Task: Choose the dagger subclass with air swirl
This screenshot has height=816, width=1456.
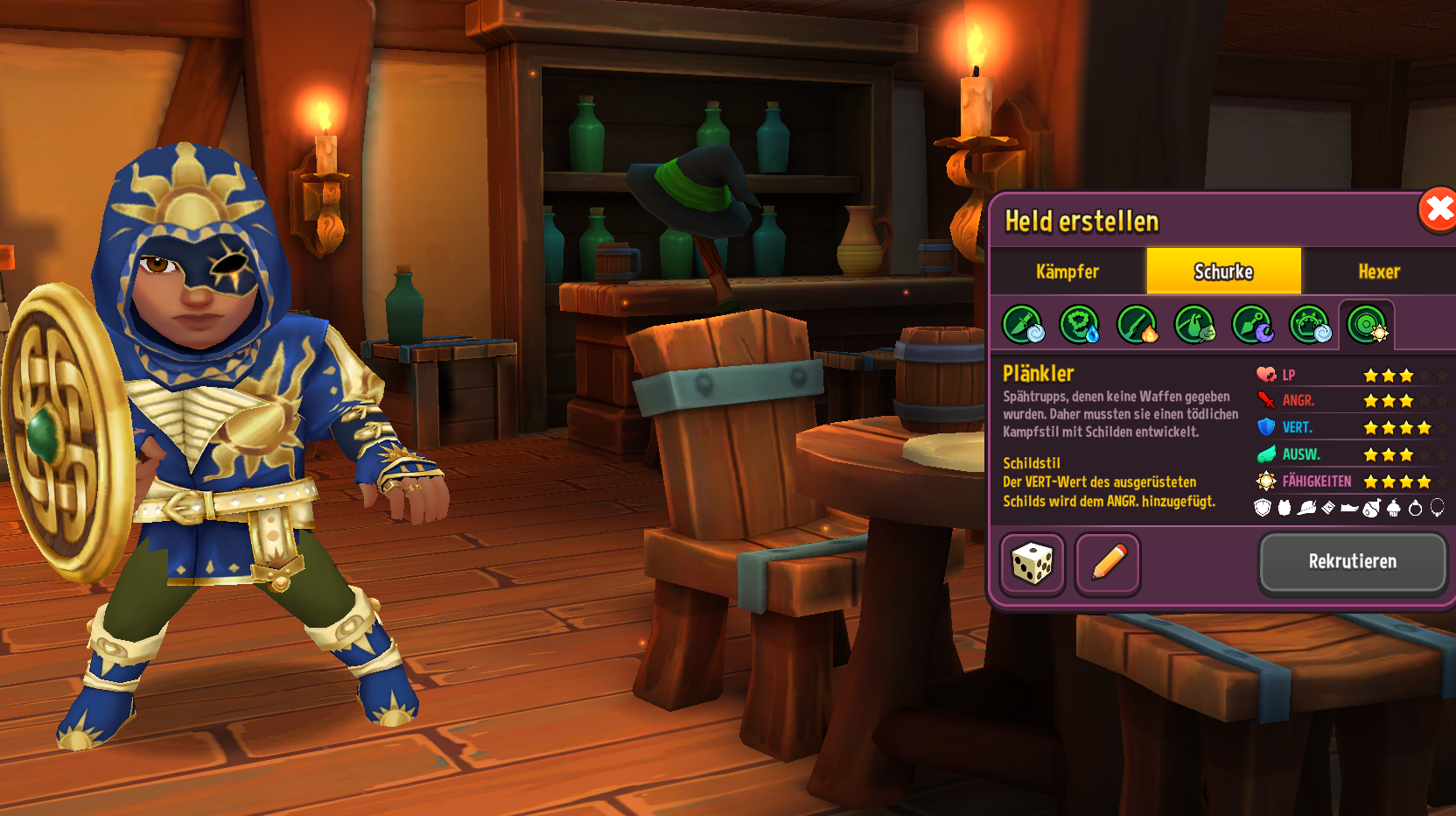Action: (1022, 325)
